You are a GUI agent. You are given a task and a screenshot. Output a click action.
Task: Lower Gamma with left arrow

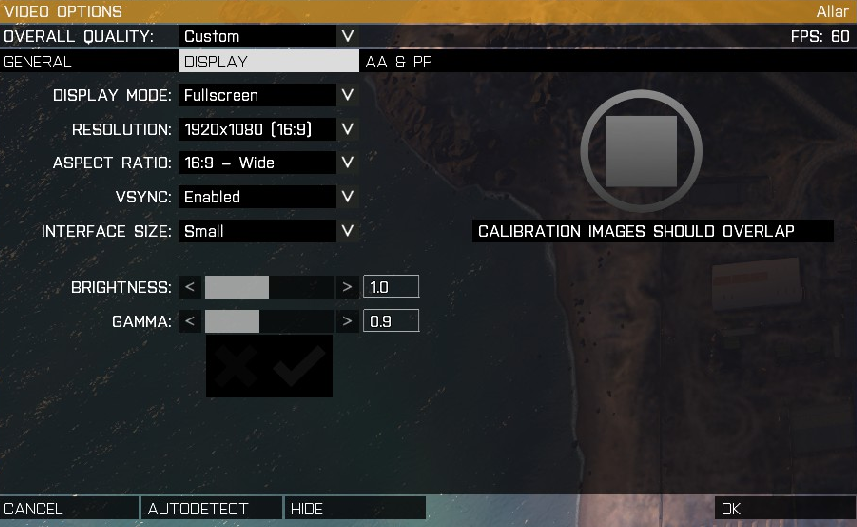[190, 322]
